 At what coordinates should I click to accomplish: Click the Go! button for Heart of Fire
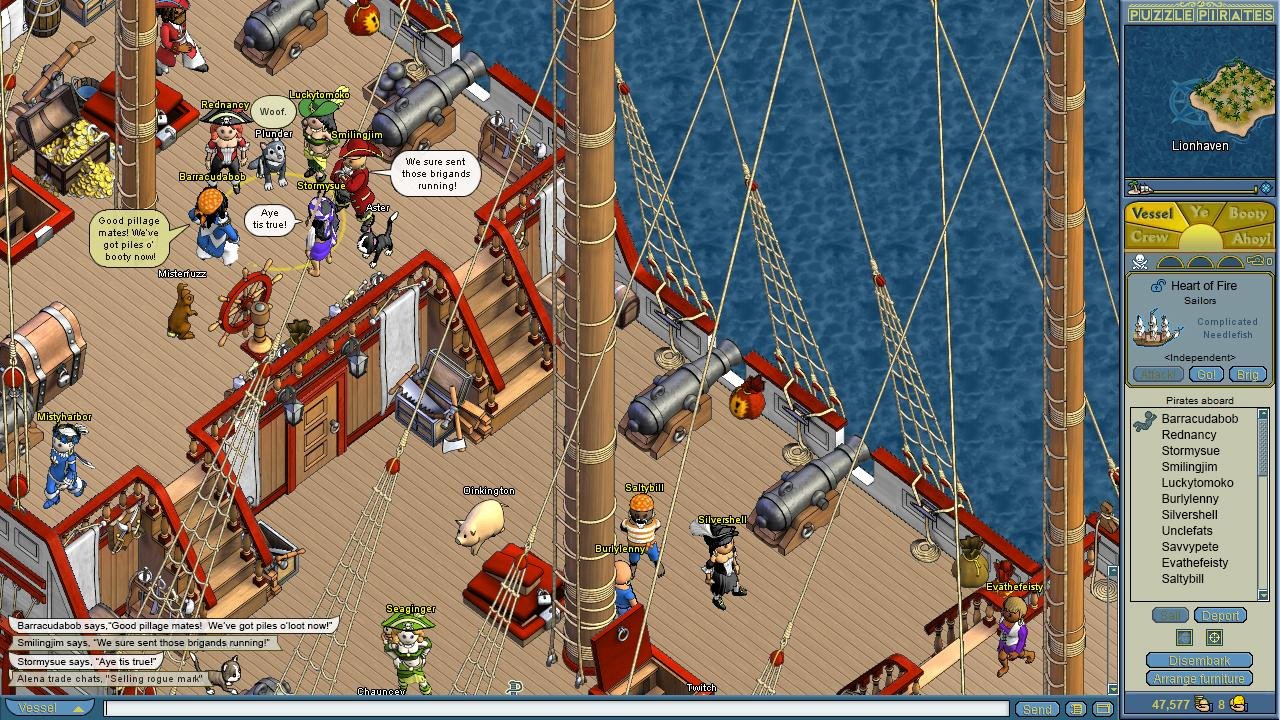pos(1205,373)
